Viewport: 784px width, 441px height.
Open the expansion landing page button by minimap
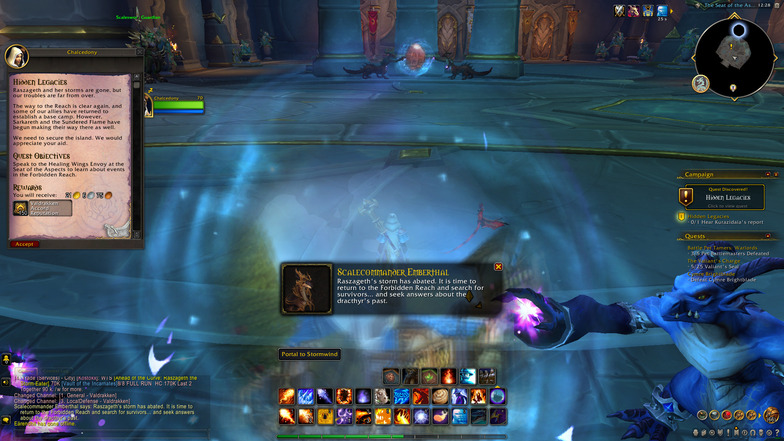click(702, 83)
